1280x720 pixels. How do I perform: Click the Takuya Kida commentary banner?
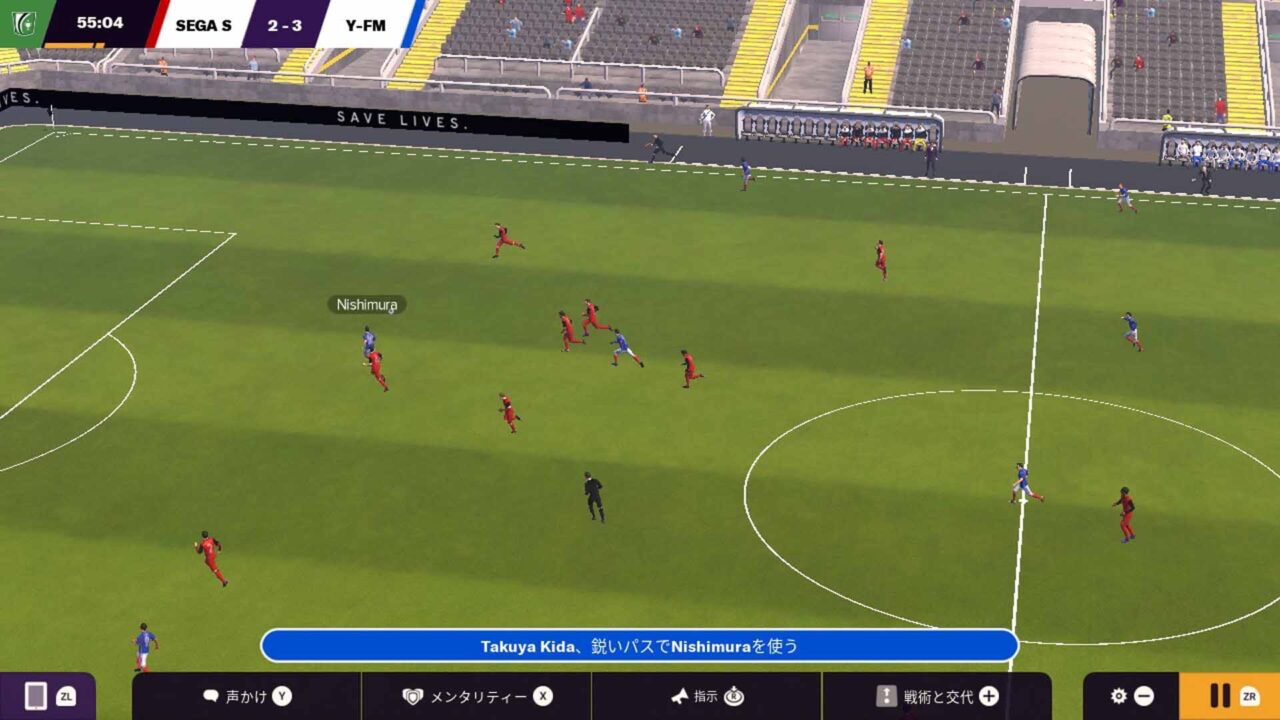640,645
